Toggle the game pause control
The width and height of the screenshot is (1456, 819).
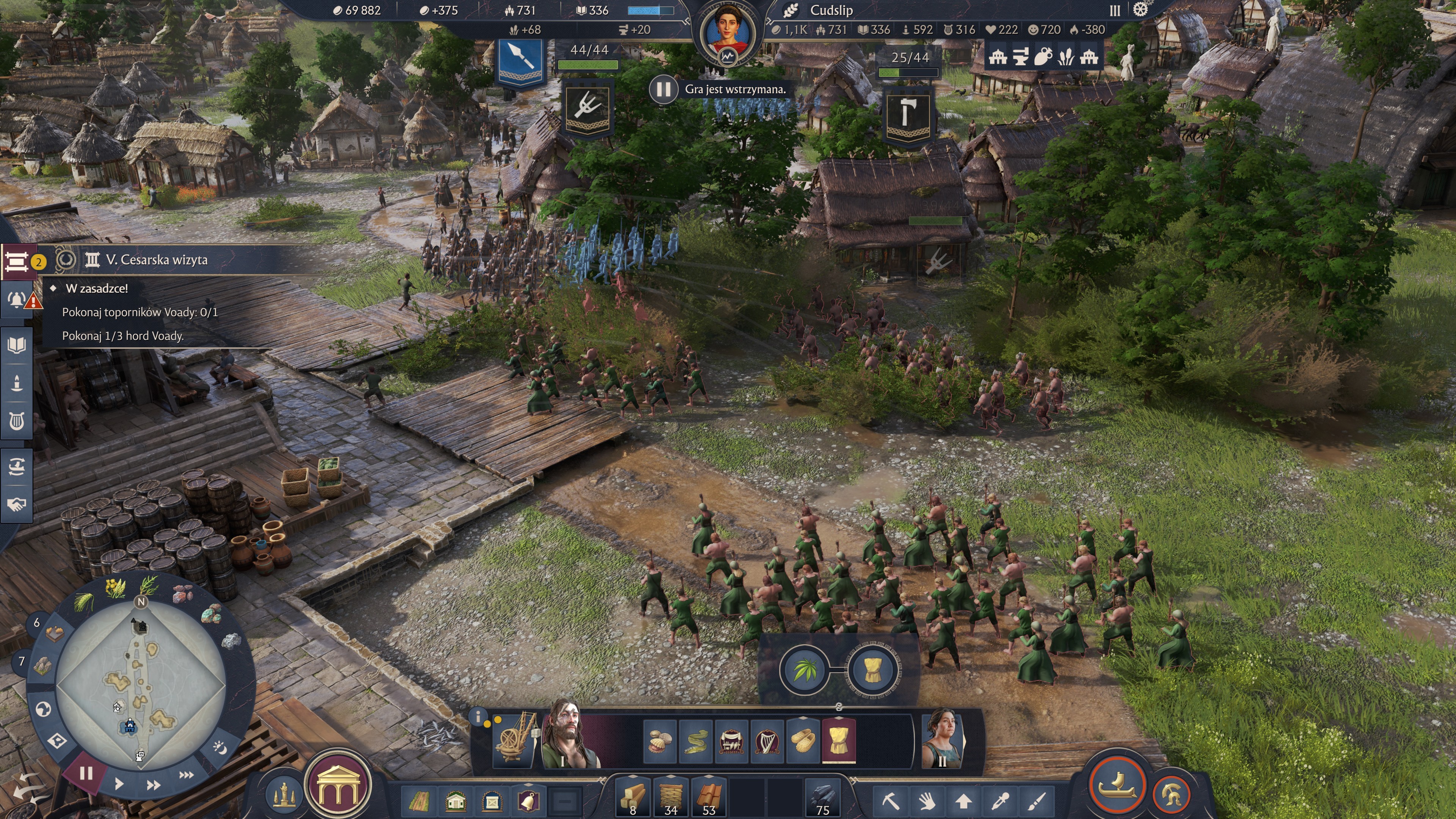point(86,773)
